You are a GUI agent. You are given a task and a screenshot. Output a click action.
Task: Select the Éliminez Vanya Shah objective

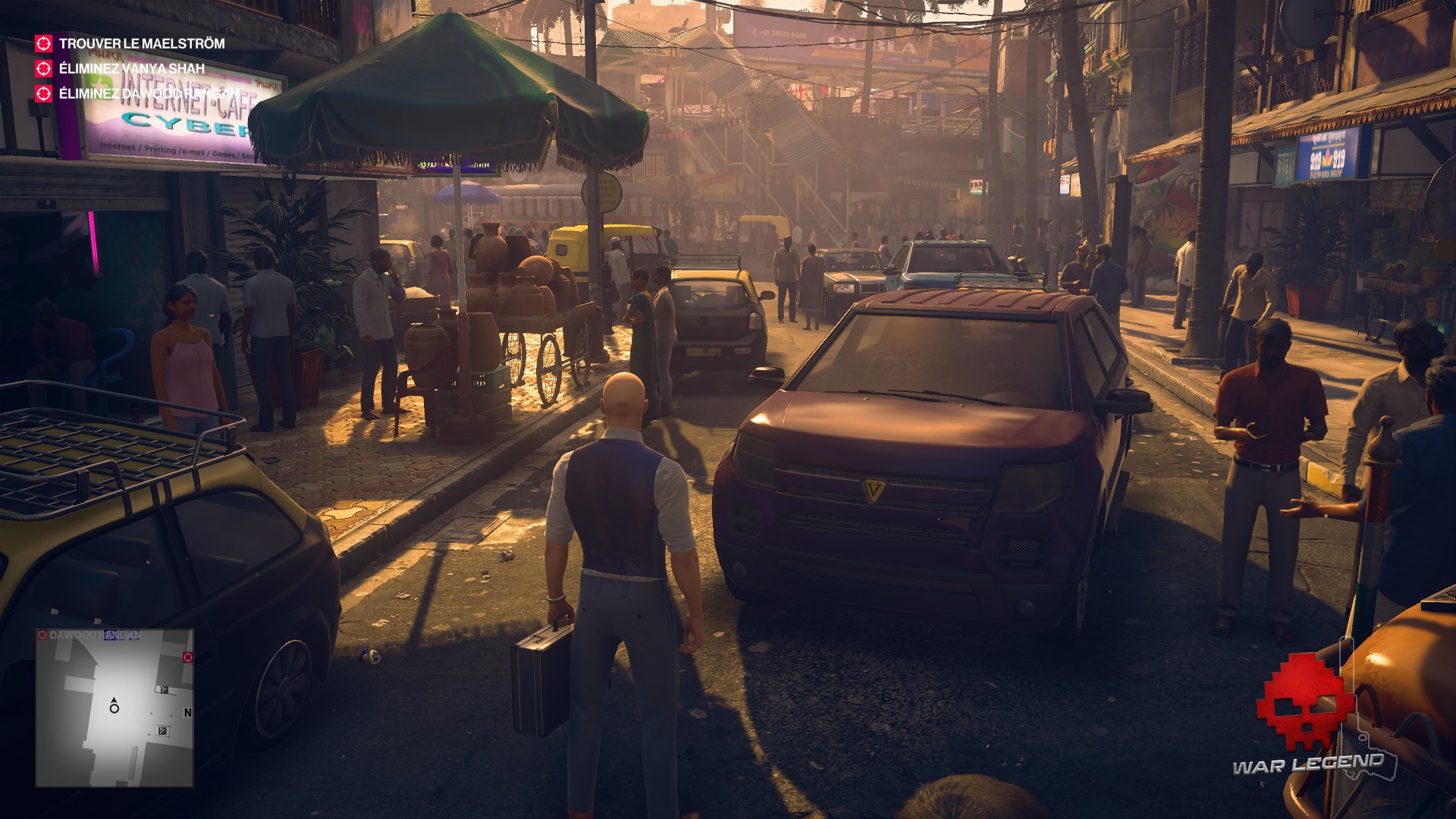pyautogui.click(x=131, y=69)
